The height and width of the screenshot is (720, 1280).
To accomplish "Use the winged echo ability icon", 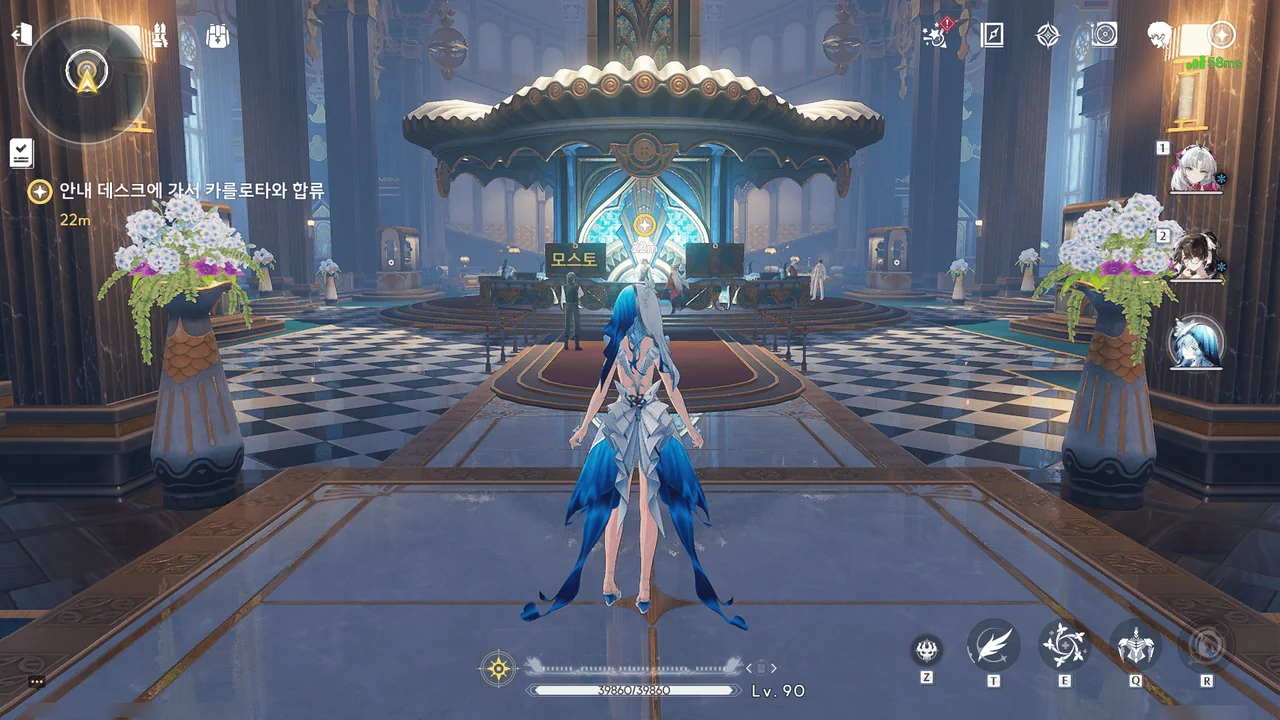I will pyautogui.click(x=1136, y=646).
